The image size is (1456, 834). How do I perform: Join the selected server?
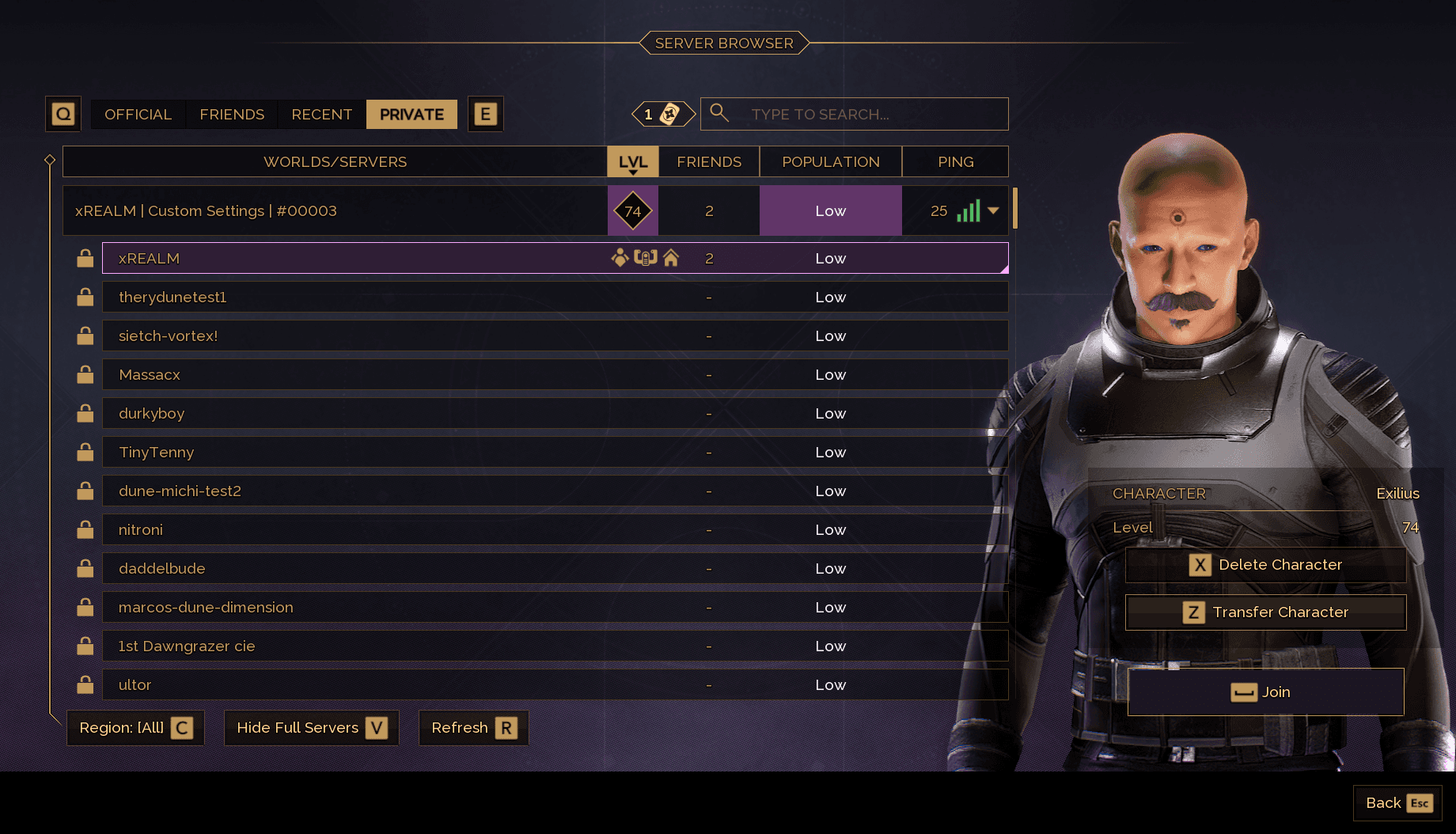click(1265, 692)
